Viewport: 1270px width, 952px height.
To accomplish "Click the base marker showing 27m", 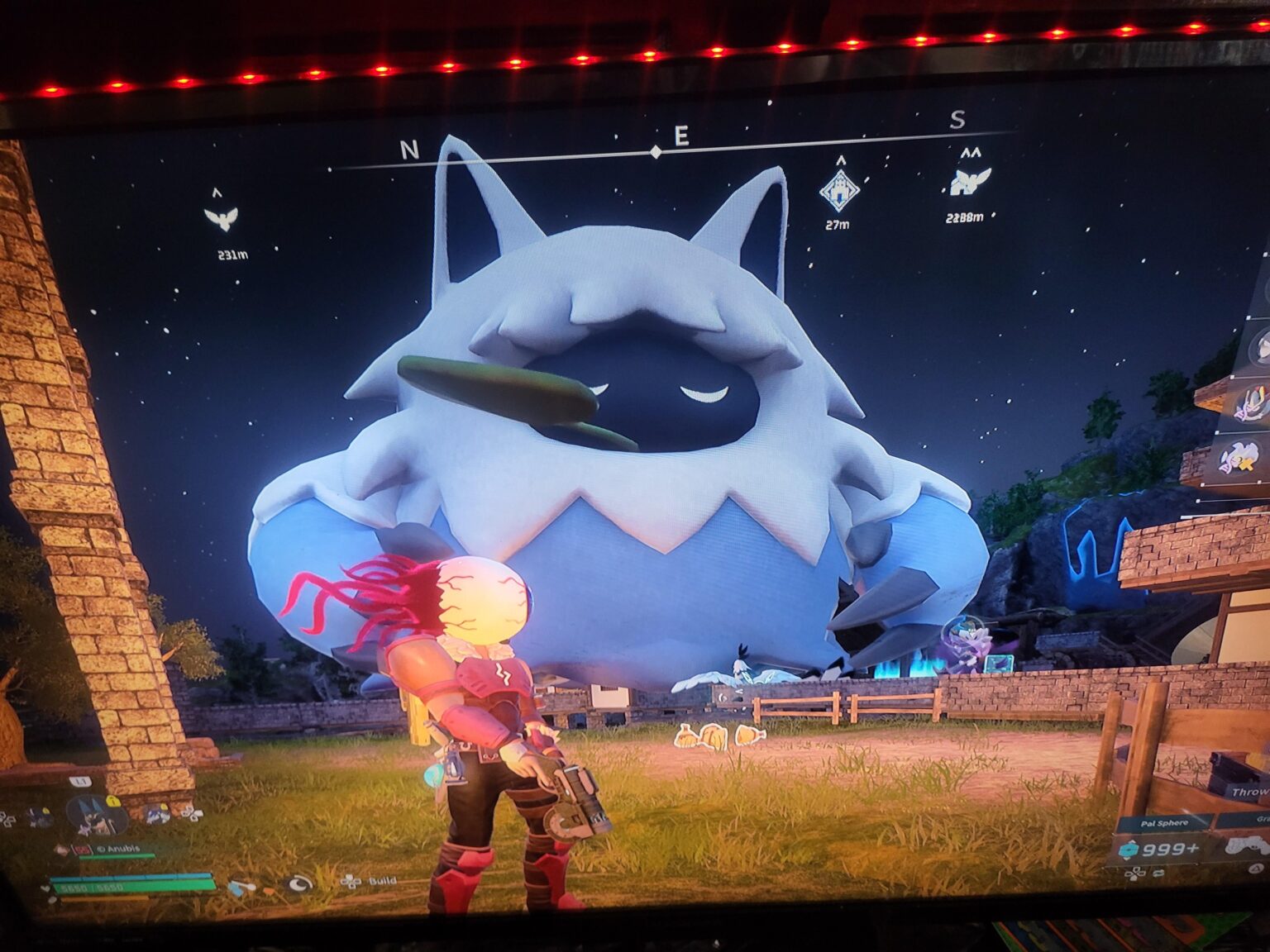I will click(x=838, y=190).
